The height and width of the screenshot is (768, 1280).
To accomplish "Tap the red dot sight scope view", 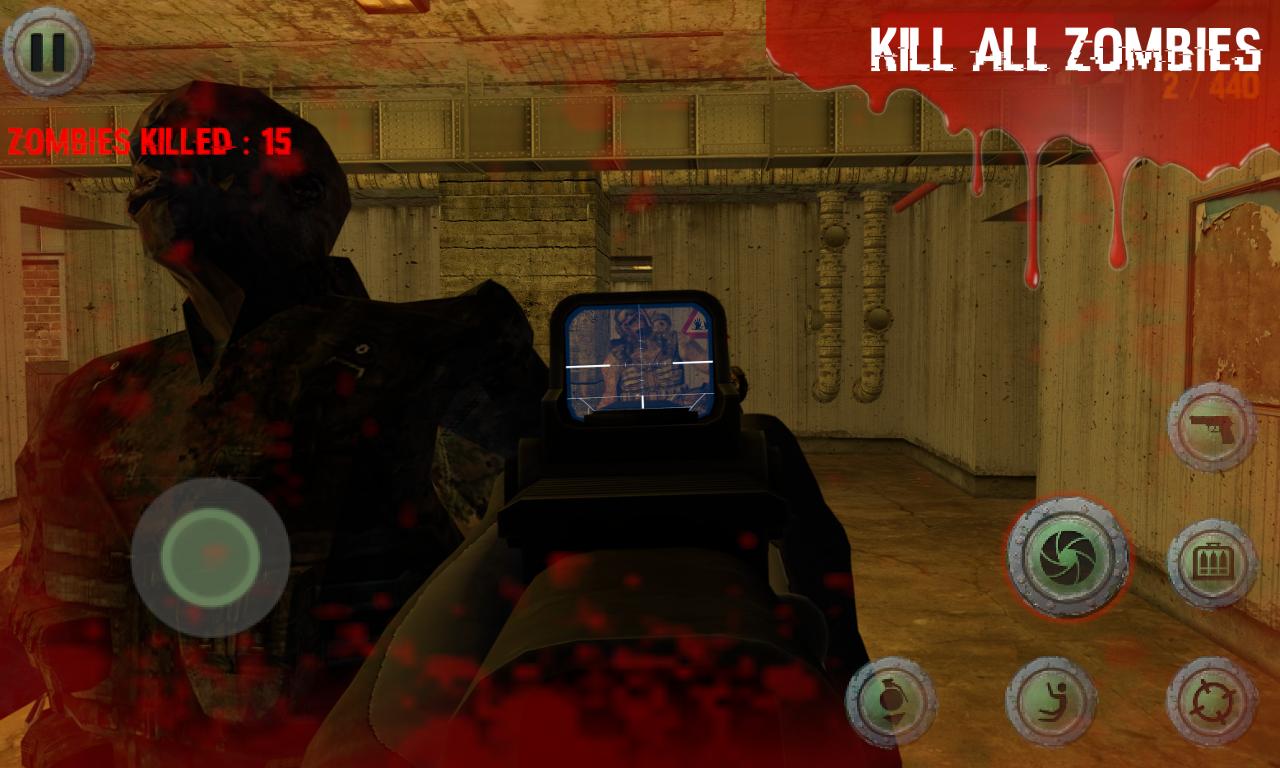I will pyautogui.click(x=640, y=360).
